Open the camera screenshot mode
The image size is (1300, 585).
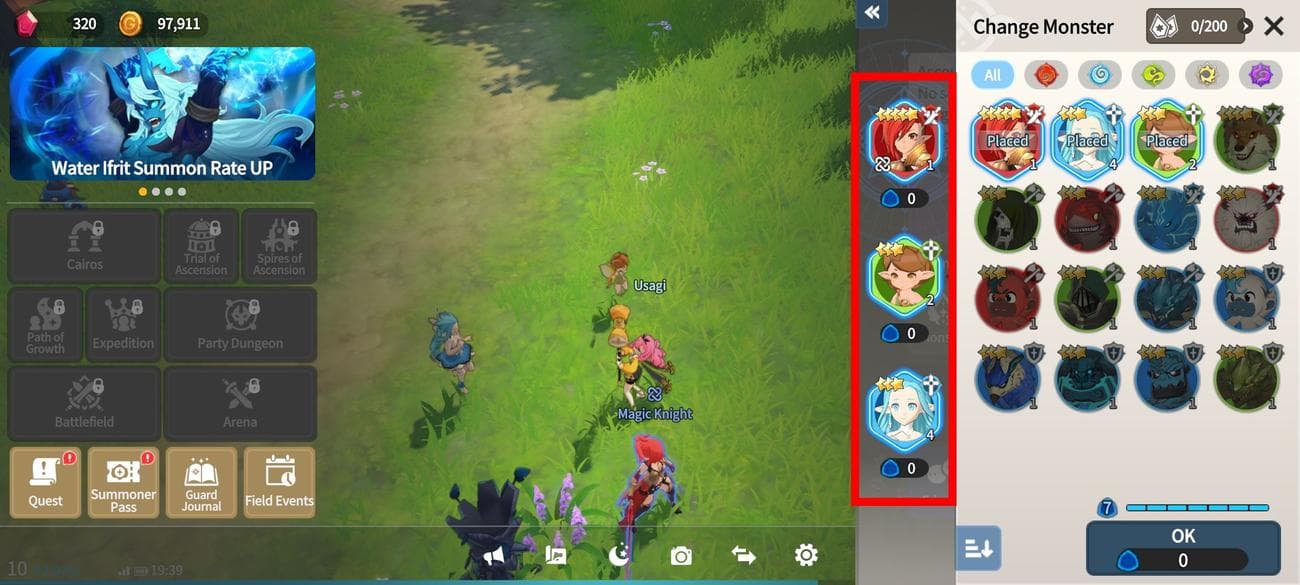point(681,556)
